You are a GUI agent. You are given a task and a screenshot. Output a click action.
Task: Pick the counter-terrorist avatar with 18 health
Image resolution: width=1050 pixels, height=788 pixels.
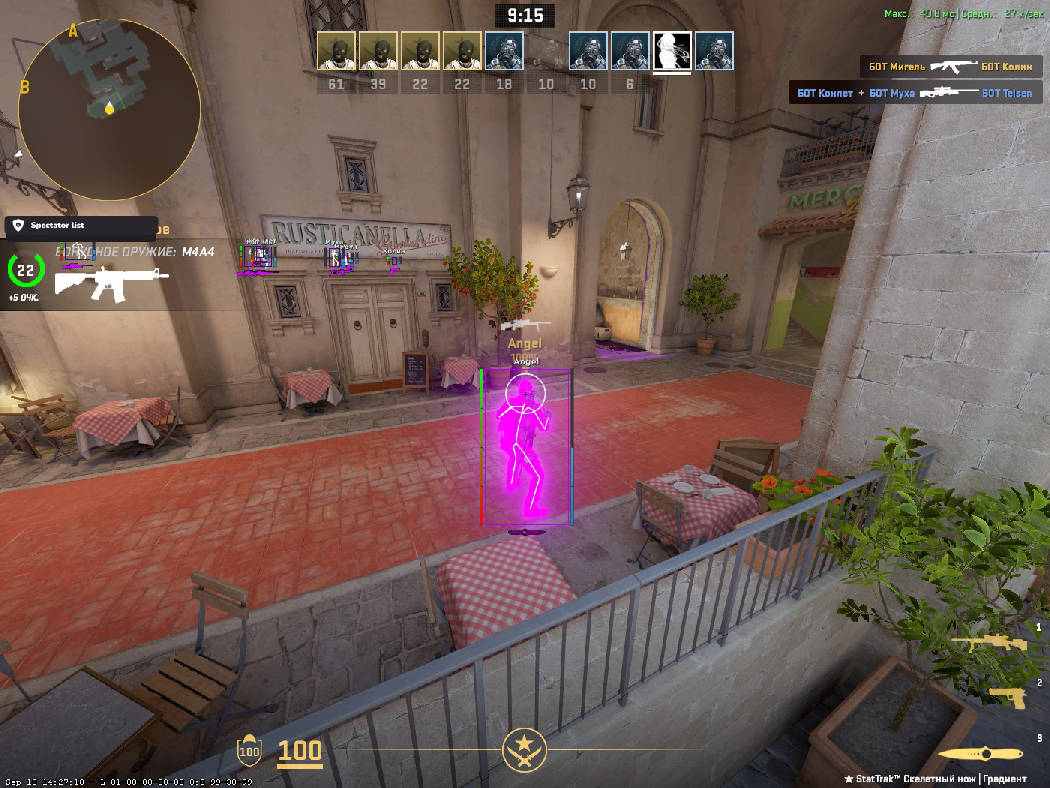coord(504,51)
